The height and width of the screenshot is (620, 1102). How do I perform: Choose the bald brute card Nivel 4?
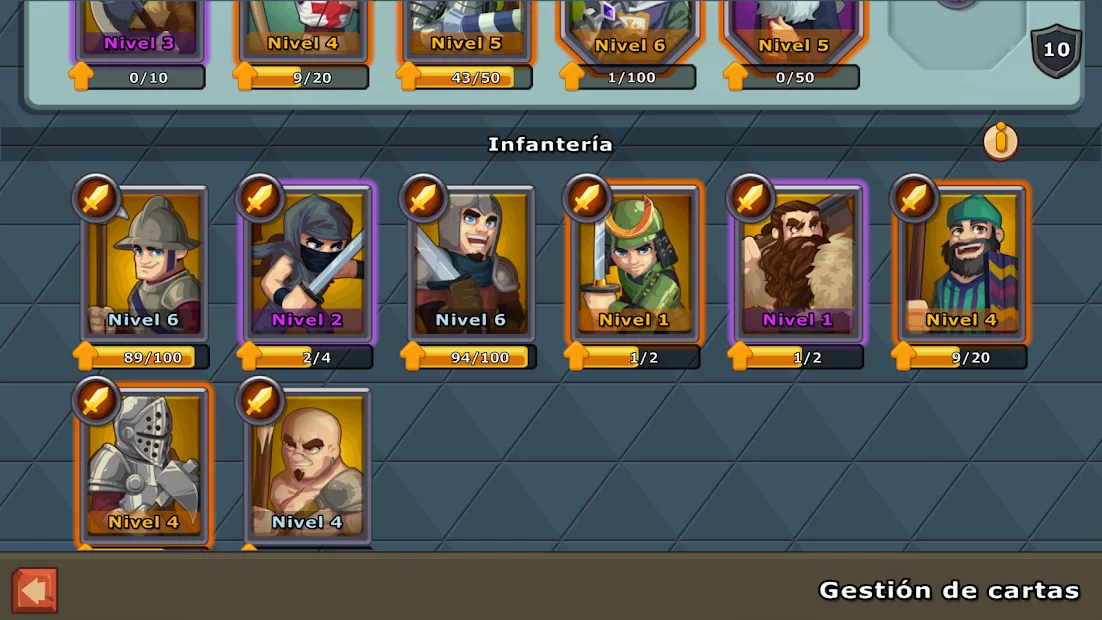307,465
